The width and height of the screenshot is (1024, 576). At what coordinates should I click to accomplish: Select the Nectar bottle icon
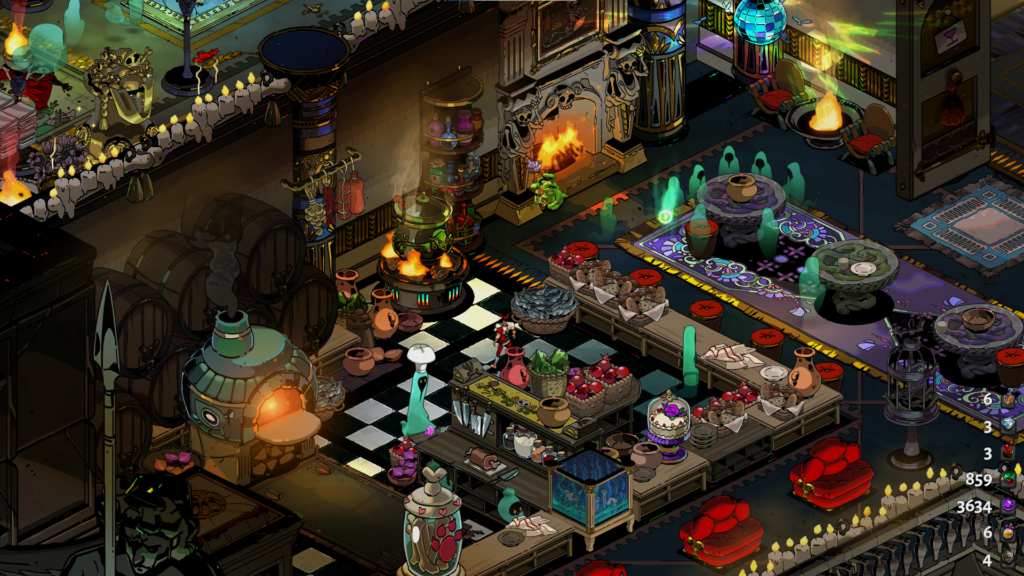pyautogui.click(x=1008, y=532)
